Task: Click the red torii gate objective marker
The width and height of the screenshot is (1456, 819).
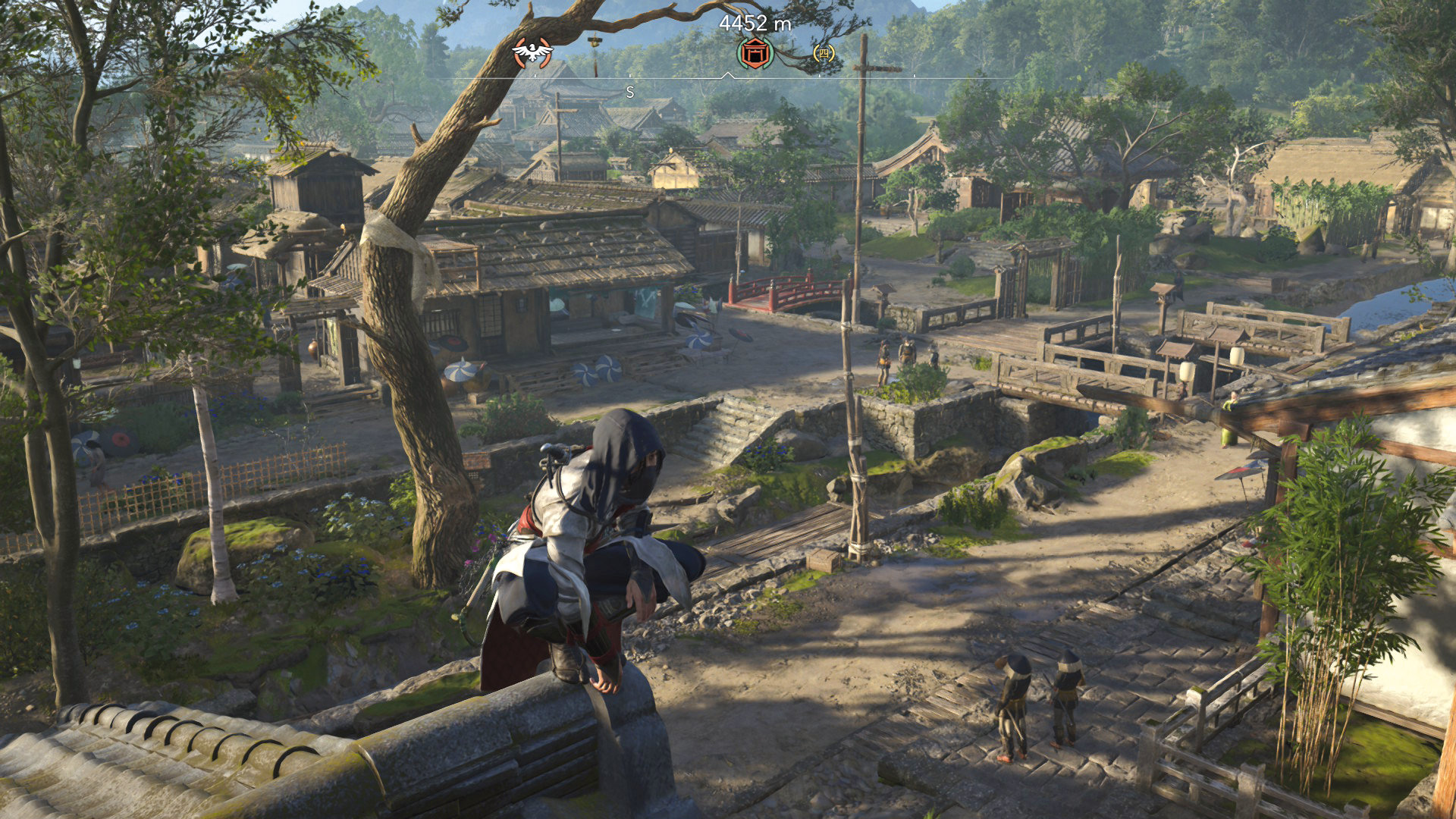Action: 755,52
